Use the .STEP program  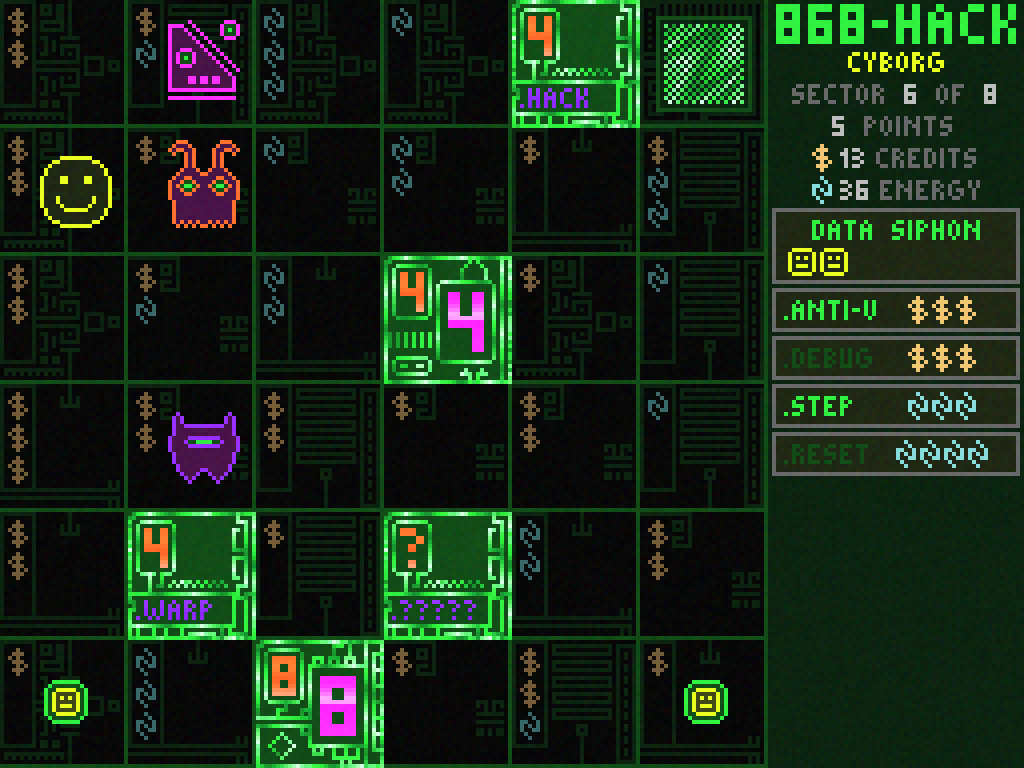(x=895, y=406)
